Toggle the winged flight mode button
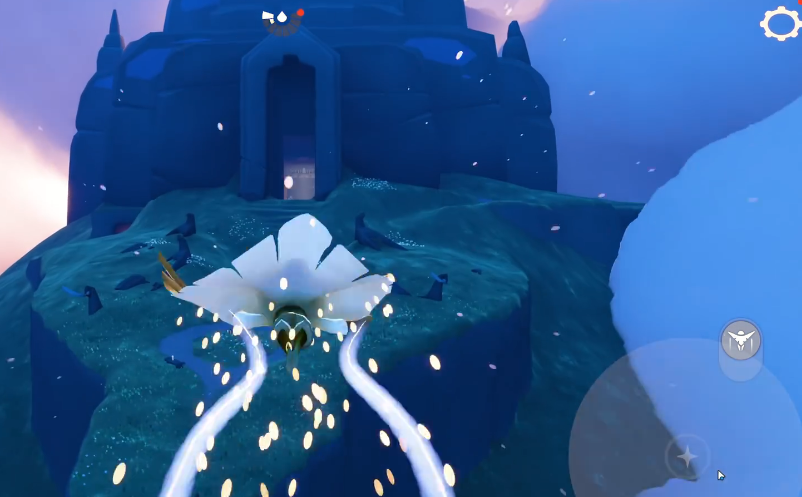 point(741,341)
